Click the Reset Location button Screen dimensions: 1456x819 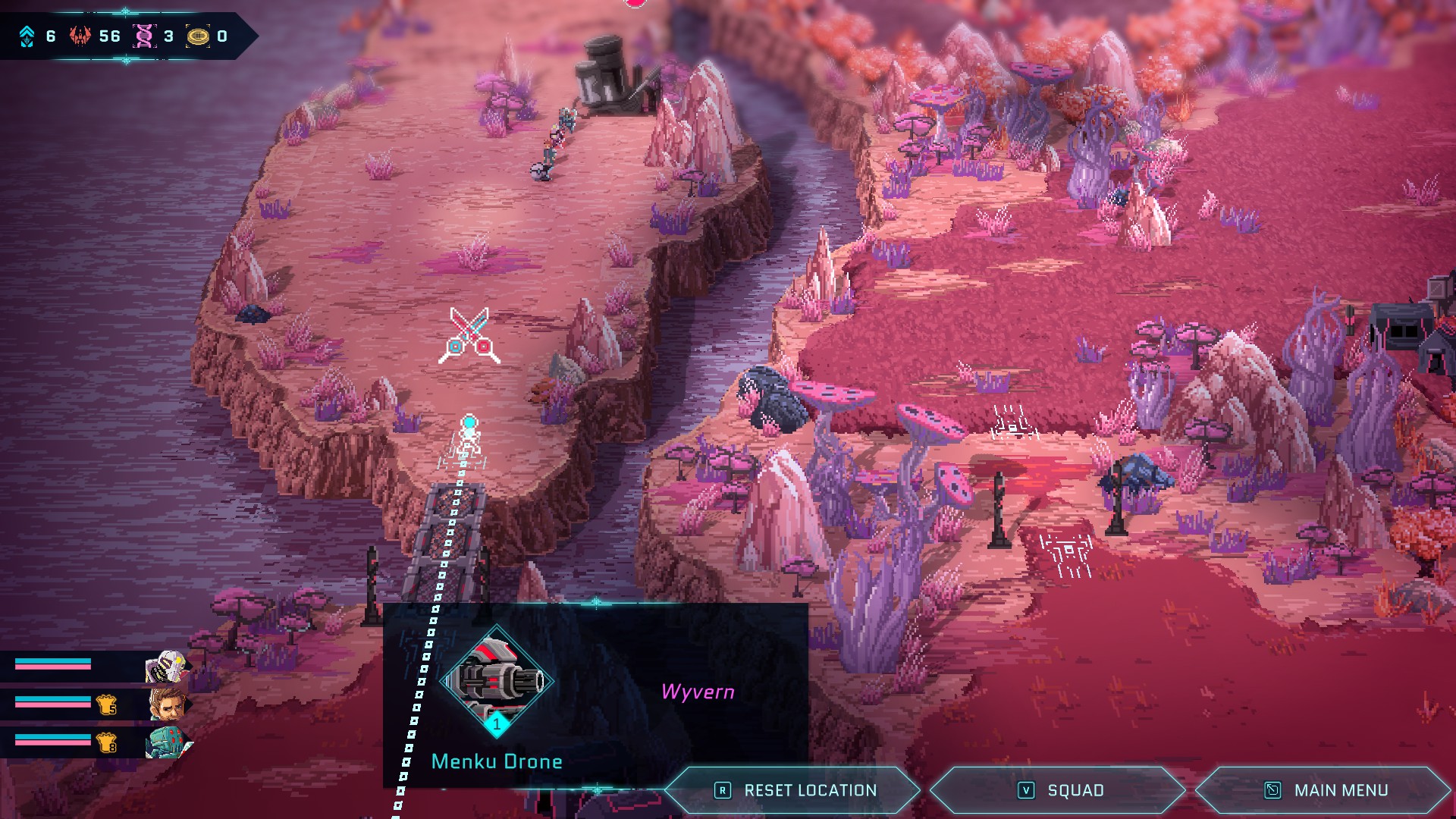tap(794, 790)
